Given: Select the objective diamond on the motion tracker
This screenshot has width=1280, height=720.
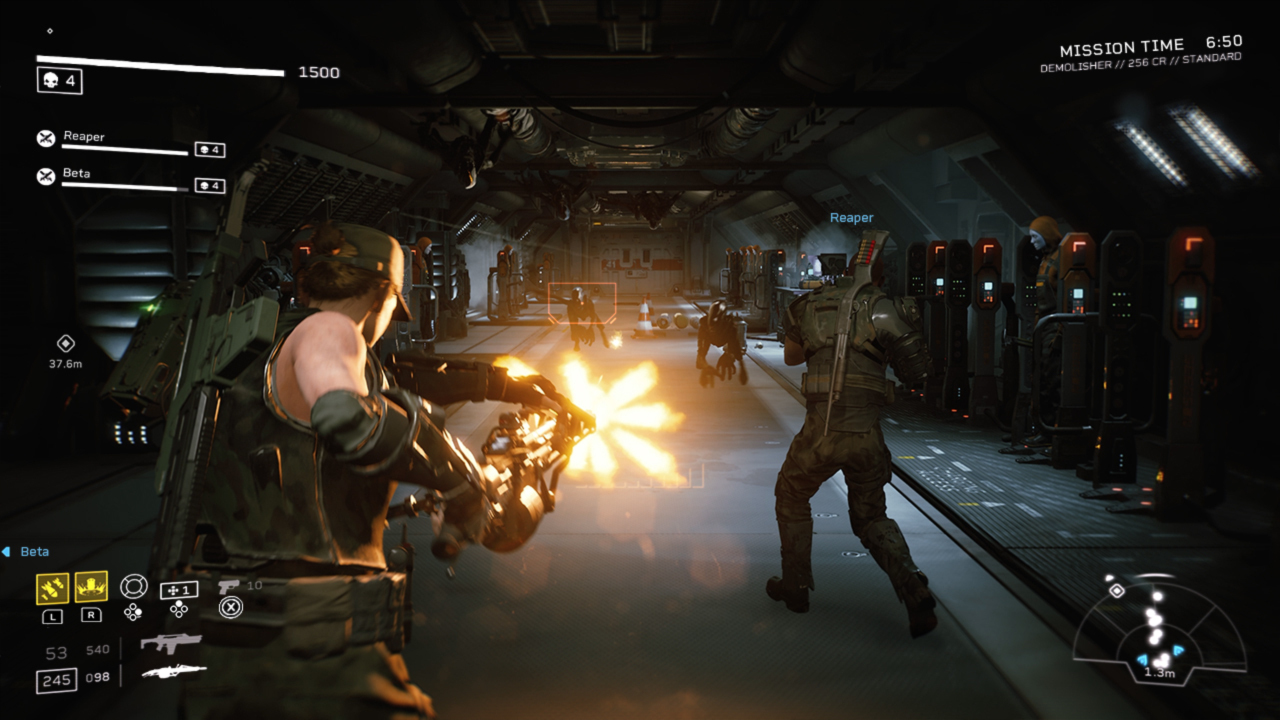Looking at the screenshot, I should 1117,591.
